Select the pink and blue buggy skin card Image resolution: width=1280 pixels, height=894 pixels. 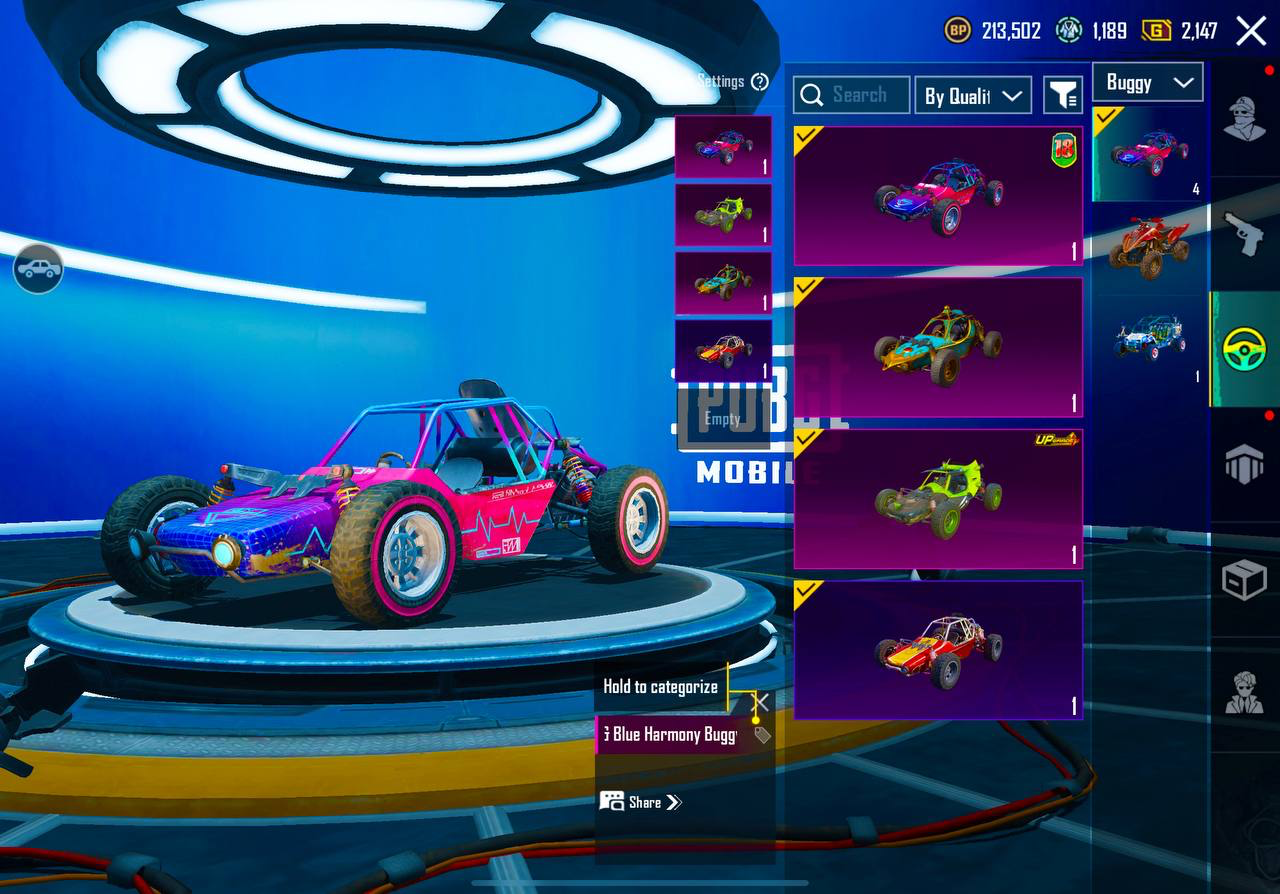pyautogui.click(x=938, y=196)
